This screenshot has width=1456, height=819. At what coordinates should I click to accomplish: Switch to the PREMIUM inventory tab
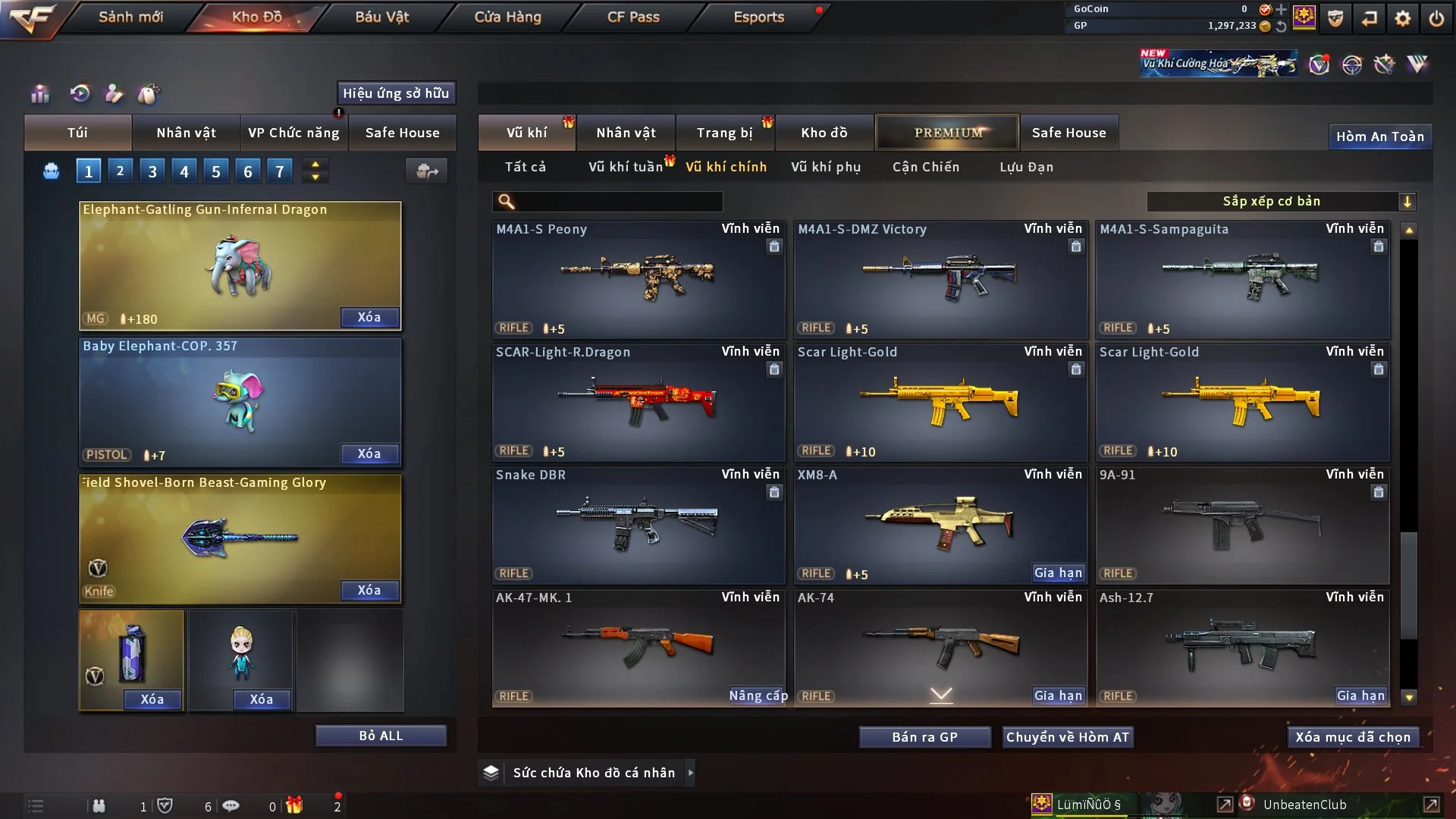coord(947,133)
